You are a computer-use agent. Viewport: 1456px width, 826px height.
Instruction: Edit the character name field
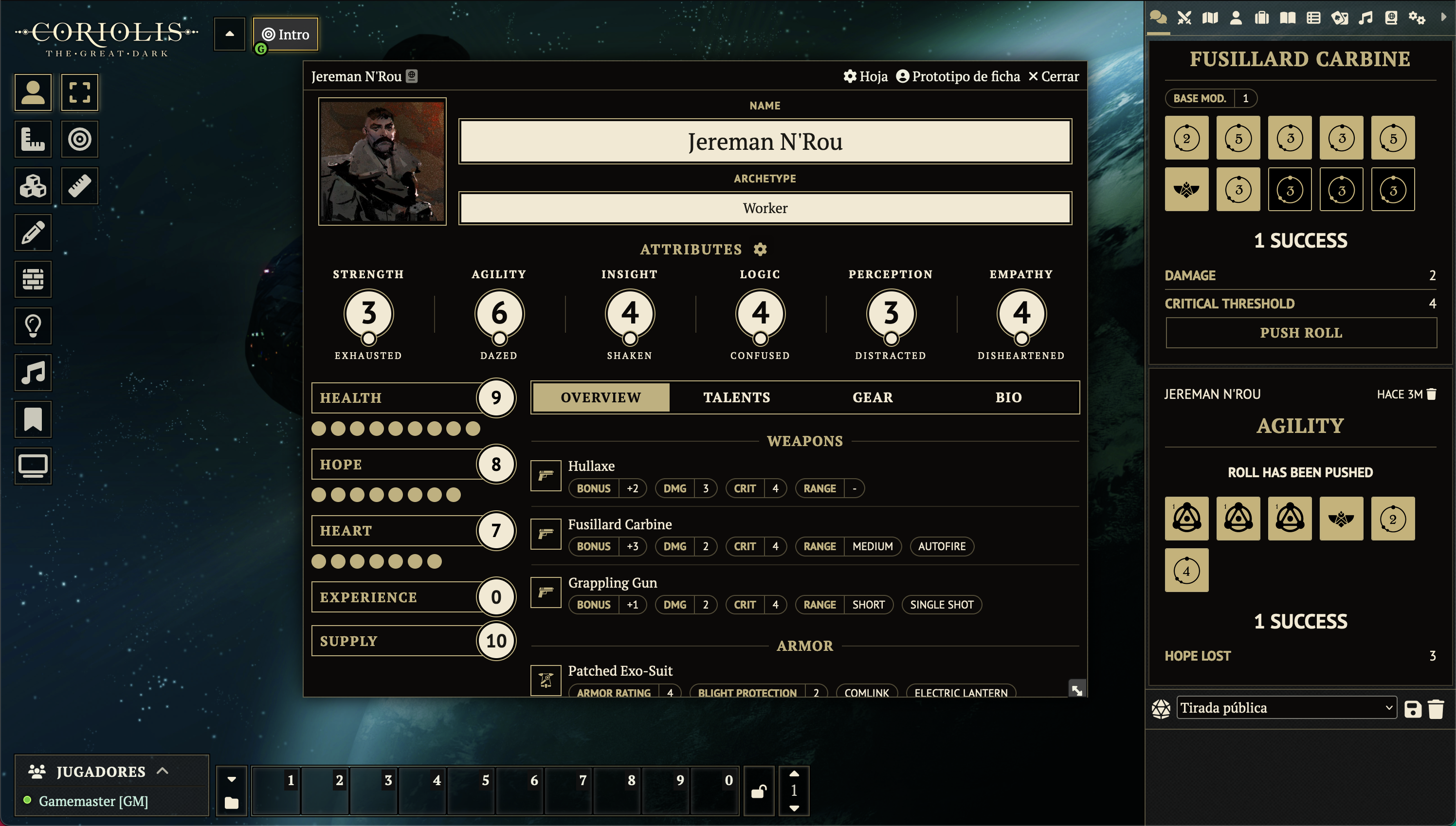coord(764,141)
